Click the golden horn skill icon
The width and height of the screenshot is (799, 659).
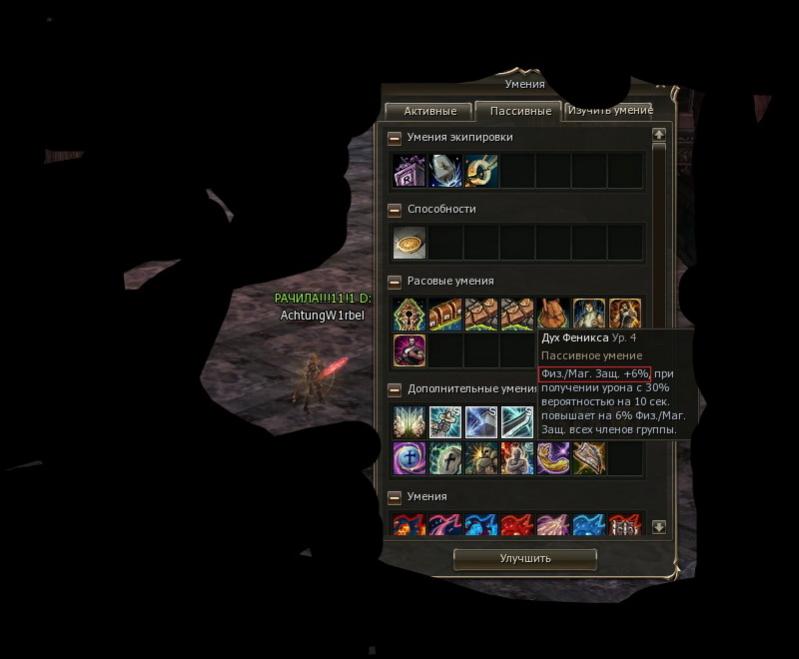[x=553, y=458]
